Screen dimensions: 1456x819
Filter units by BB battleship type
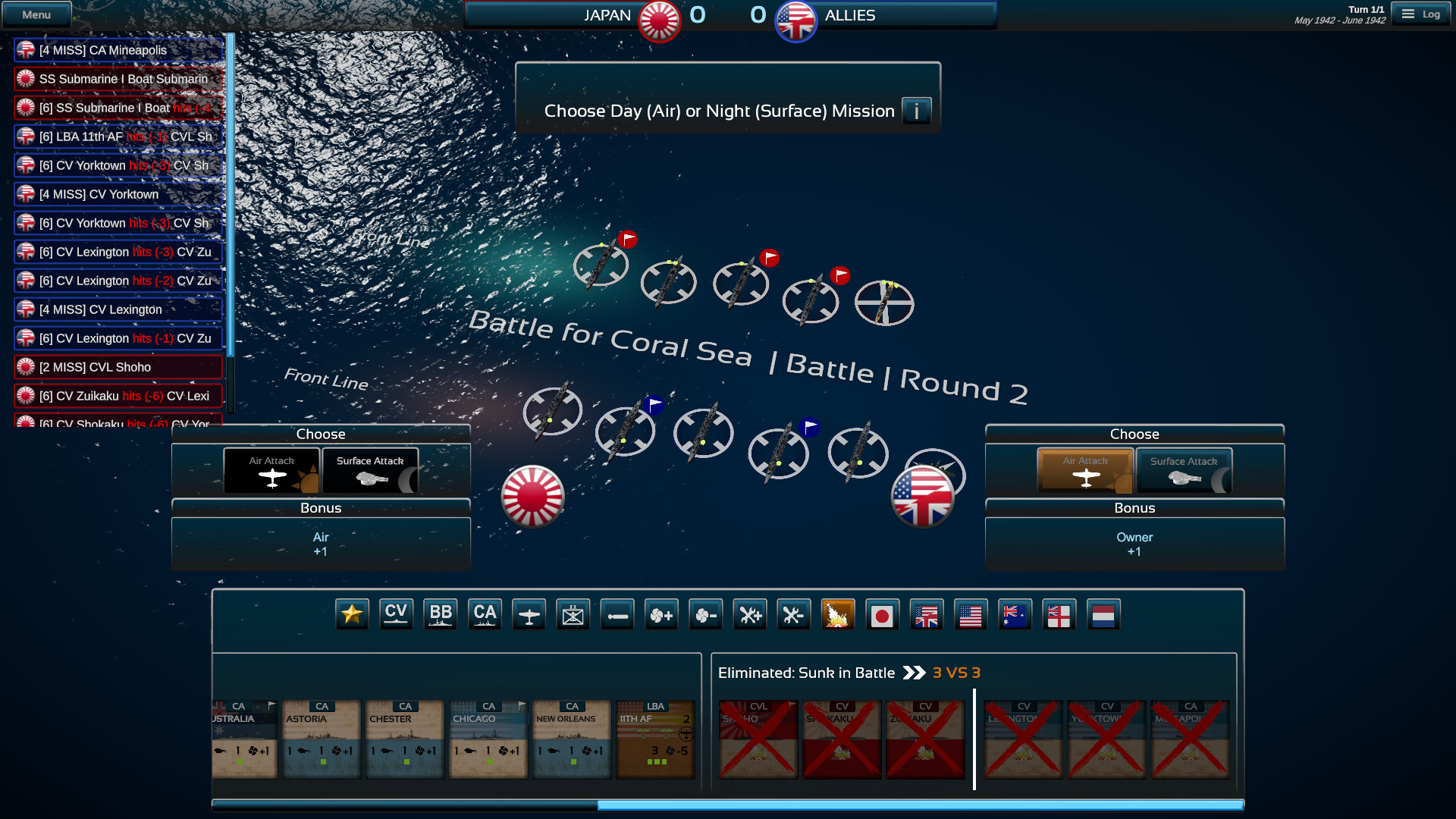[x=440, y=614]
